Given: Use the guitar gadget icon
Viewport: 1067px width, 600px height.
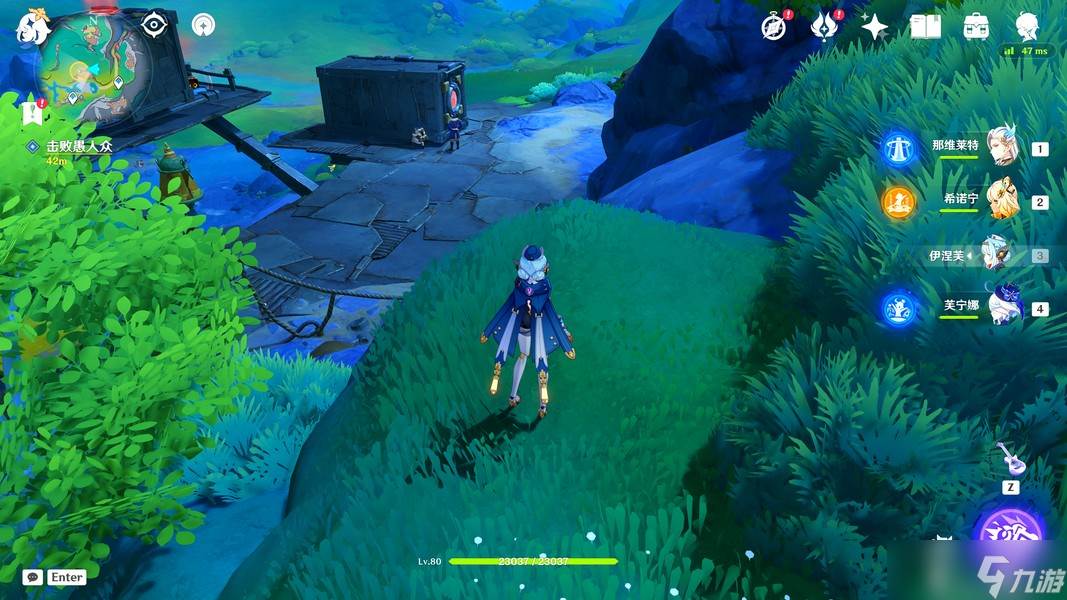Looking at the screenshot, I should pyautogui.click(x=1010, y=459).
